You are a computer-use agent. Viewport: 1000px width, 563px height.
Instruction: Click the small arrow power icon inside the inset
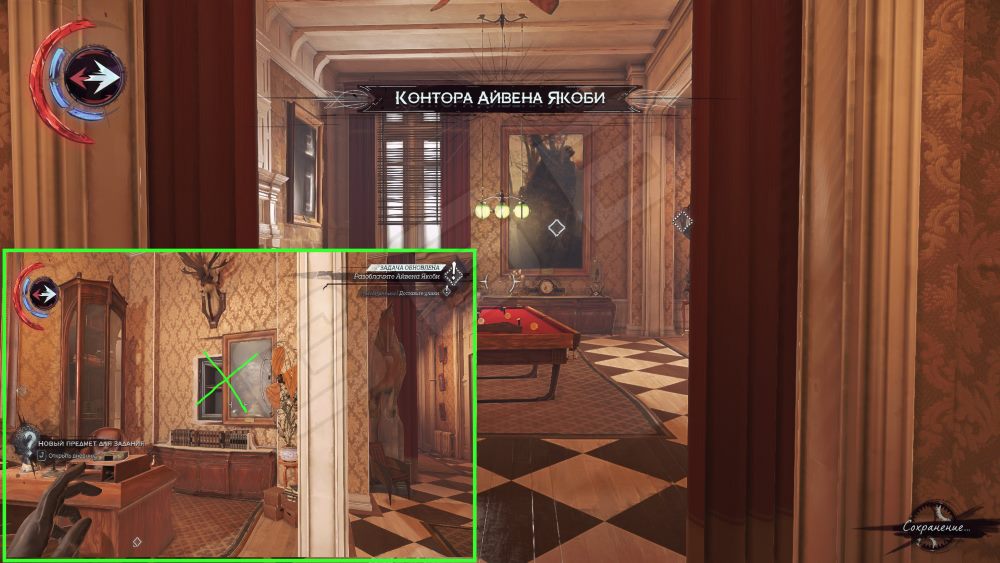(x=45, y=294)
